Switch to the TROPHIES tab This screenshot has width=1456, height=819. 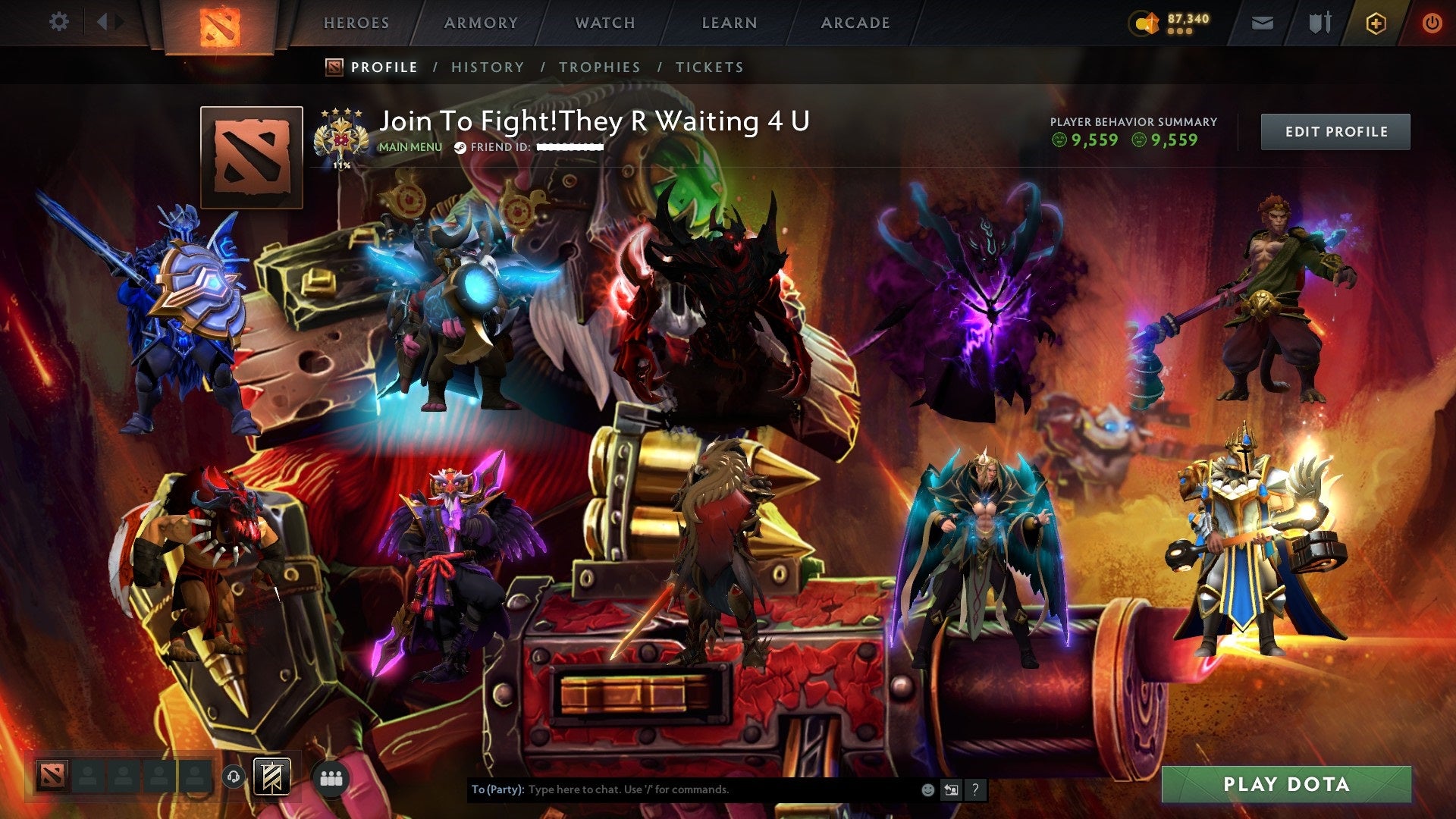599,67
